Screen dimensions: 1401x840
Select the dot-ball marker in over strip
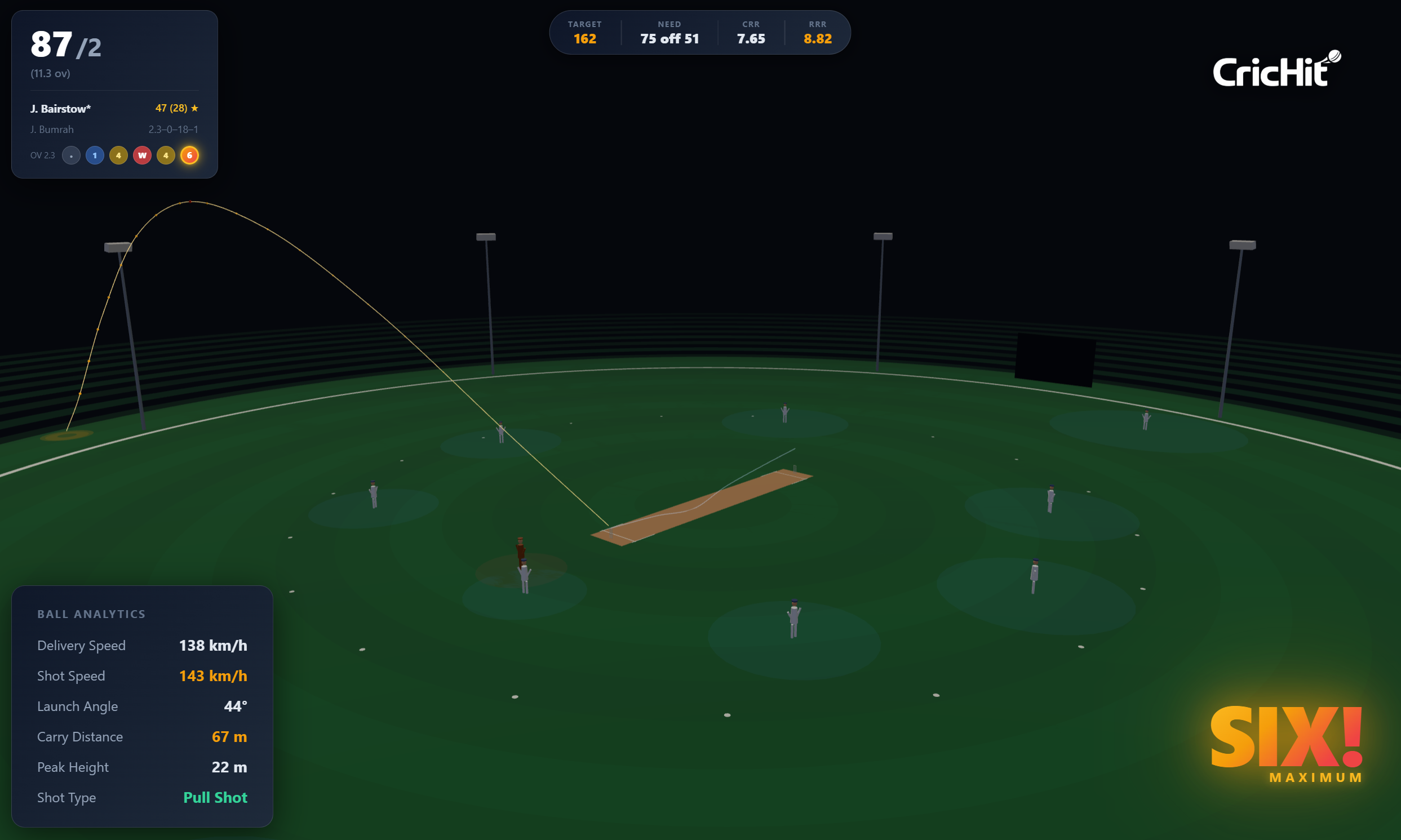click(71, 155)
